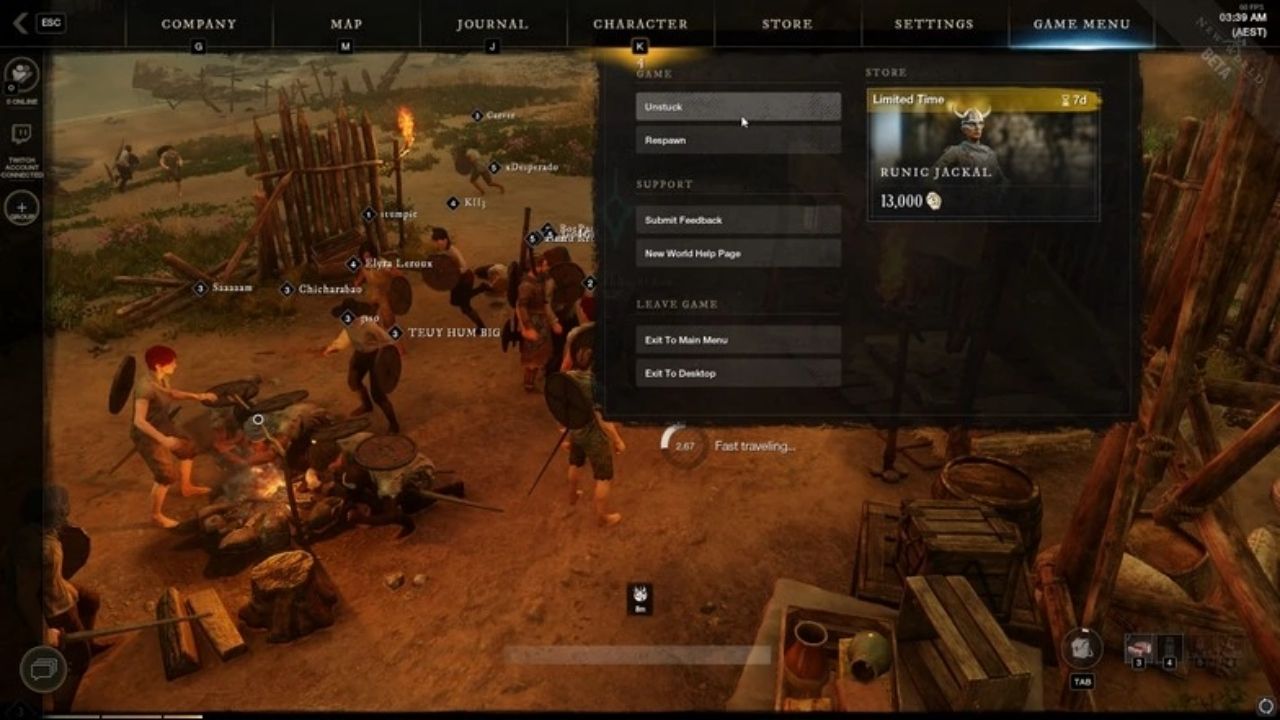Switch to the Map tab
The width and height of the screenshot is (1280, 720).
[x=346, y=24]
